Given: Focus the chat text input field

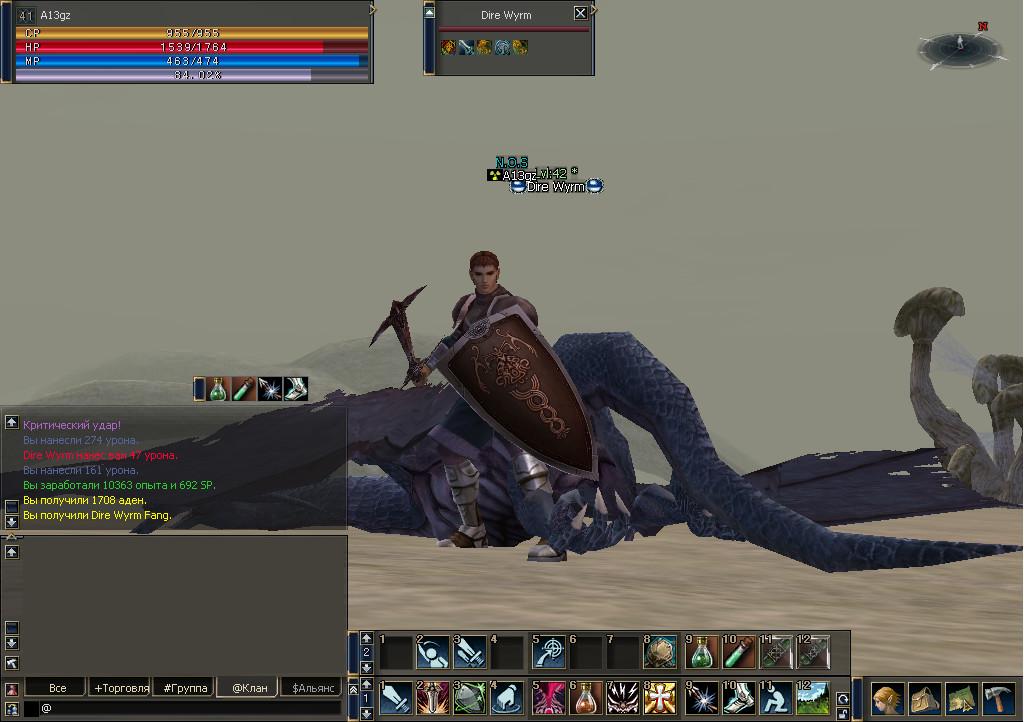Looking at the screenshot, I should coord(190,708).
